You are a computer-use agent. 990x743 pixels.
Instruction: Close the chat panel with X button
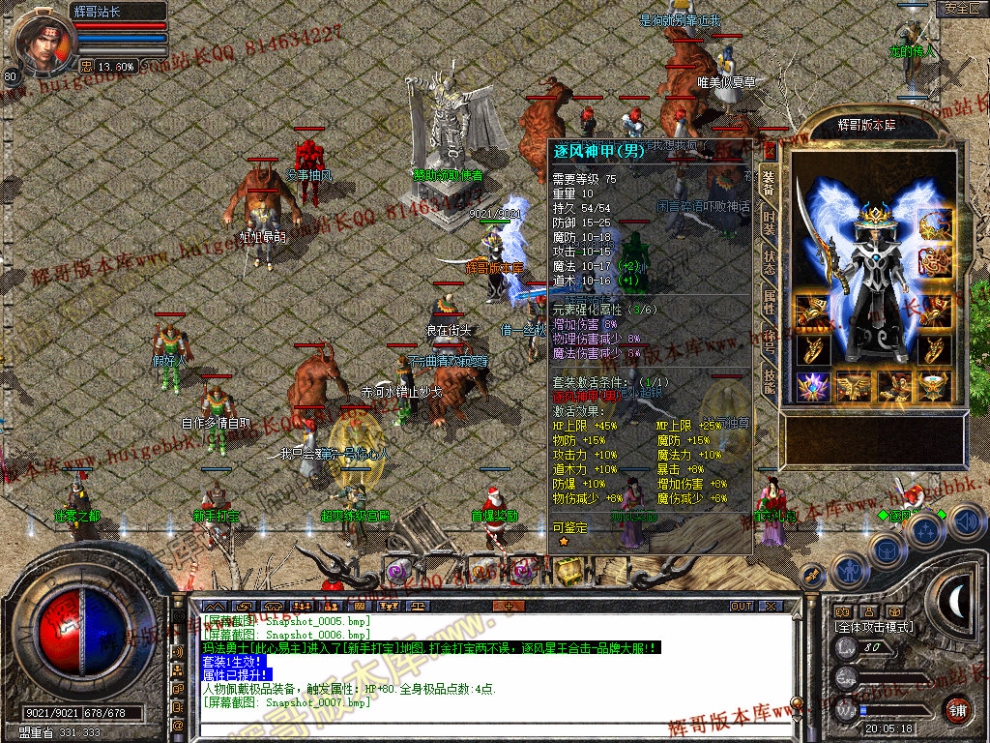point(771,606)
